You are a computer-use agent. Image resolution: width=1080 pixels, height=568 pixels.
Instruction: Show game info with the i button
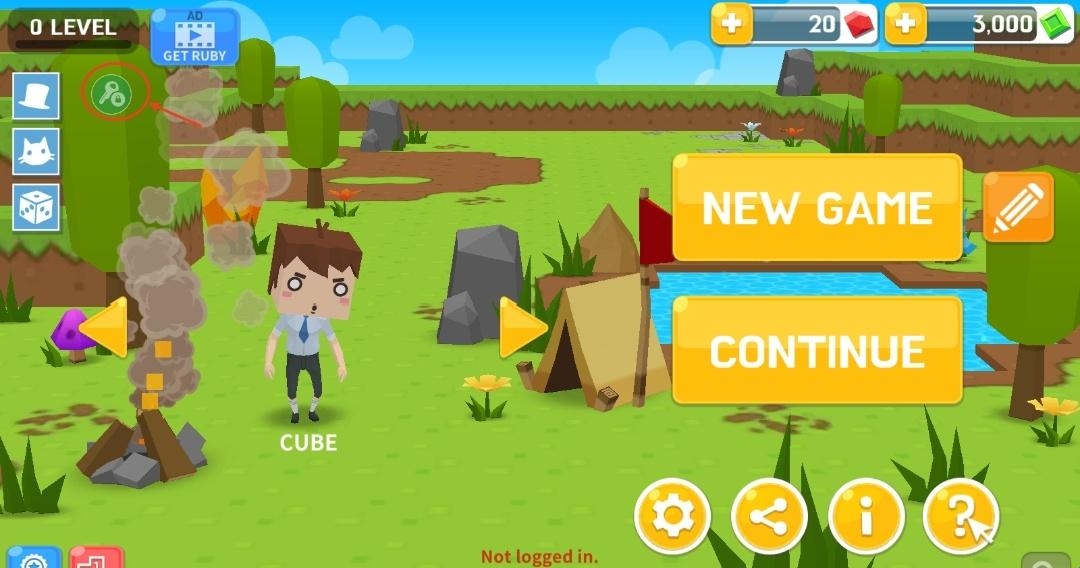tap(866, 517)
